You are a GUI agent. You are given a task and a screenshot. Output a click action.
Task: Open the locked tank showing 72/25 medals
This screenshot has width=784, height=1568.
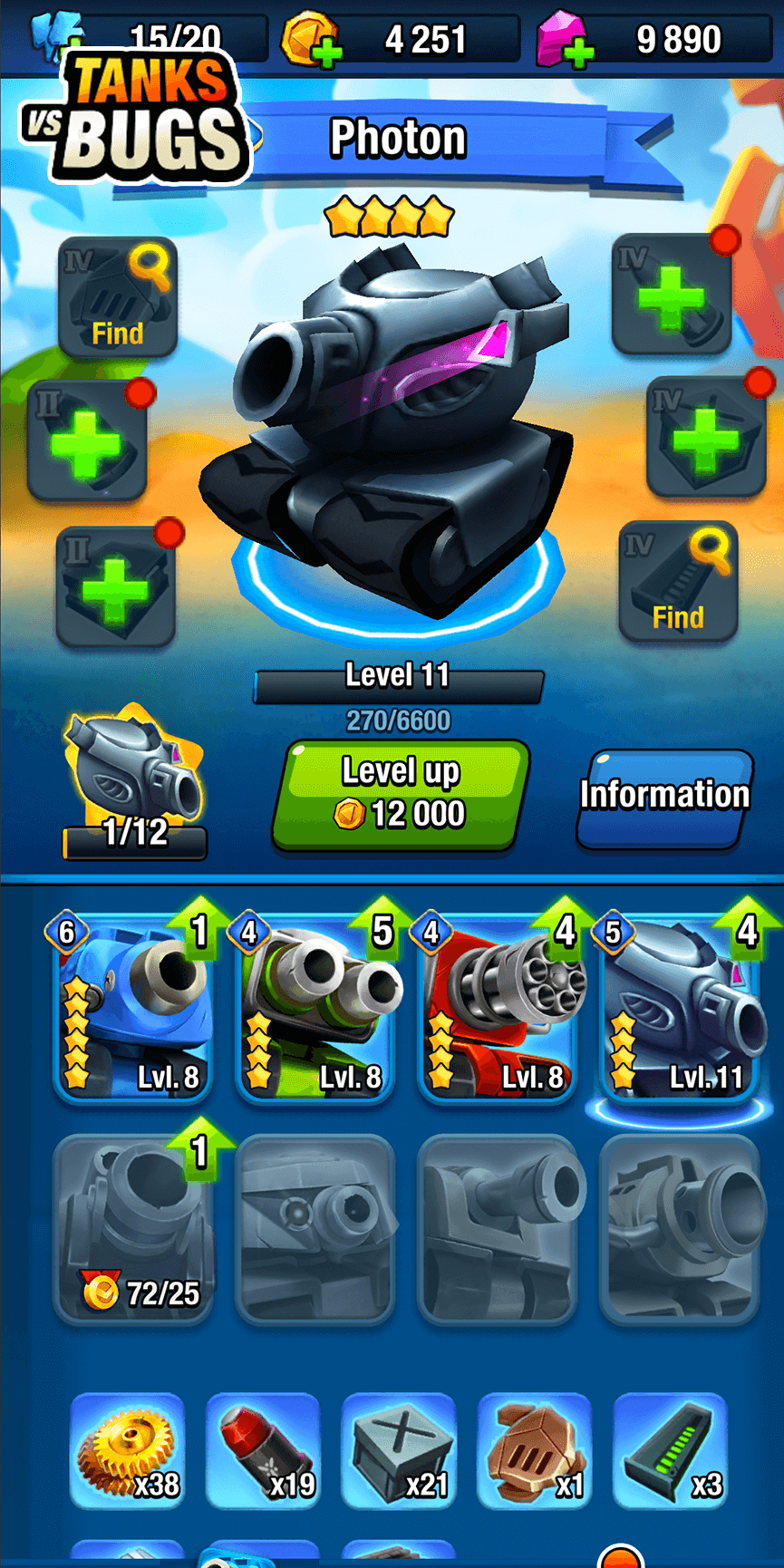[133, 1229]
